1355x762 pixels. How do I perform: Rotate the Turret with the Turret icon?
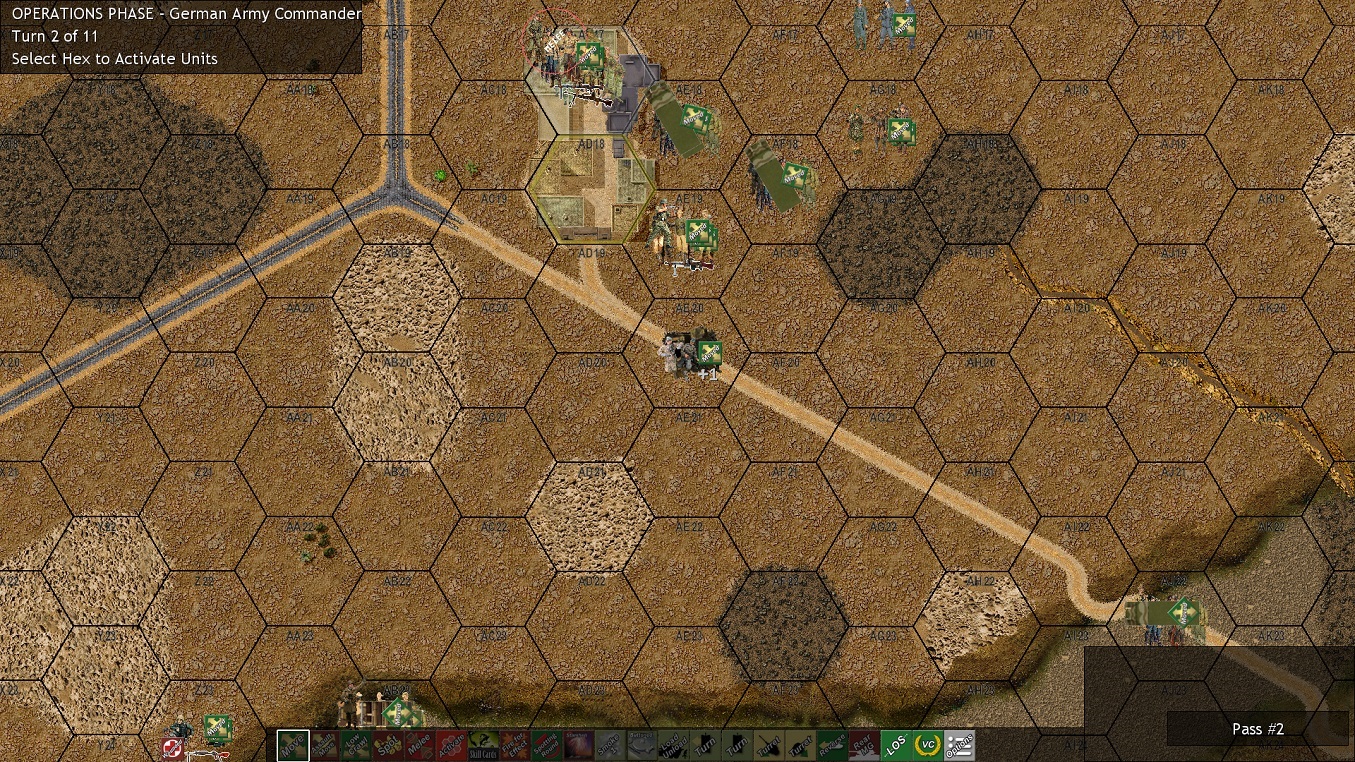767,745
